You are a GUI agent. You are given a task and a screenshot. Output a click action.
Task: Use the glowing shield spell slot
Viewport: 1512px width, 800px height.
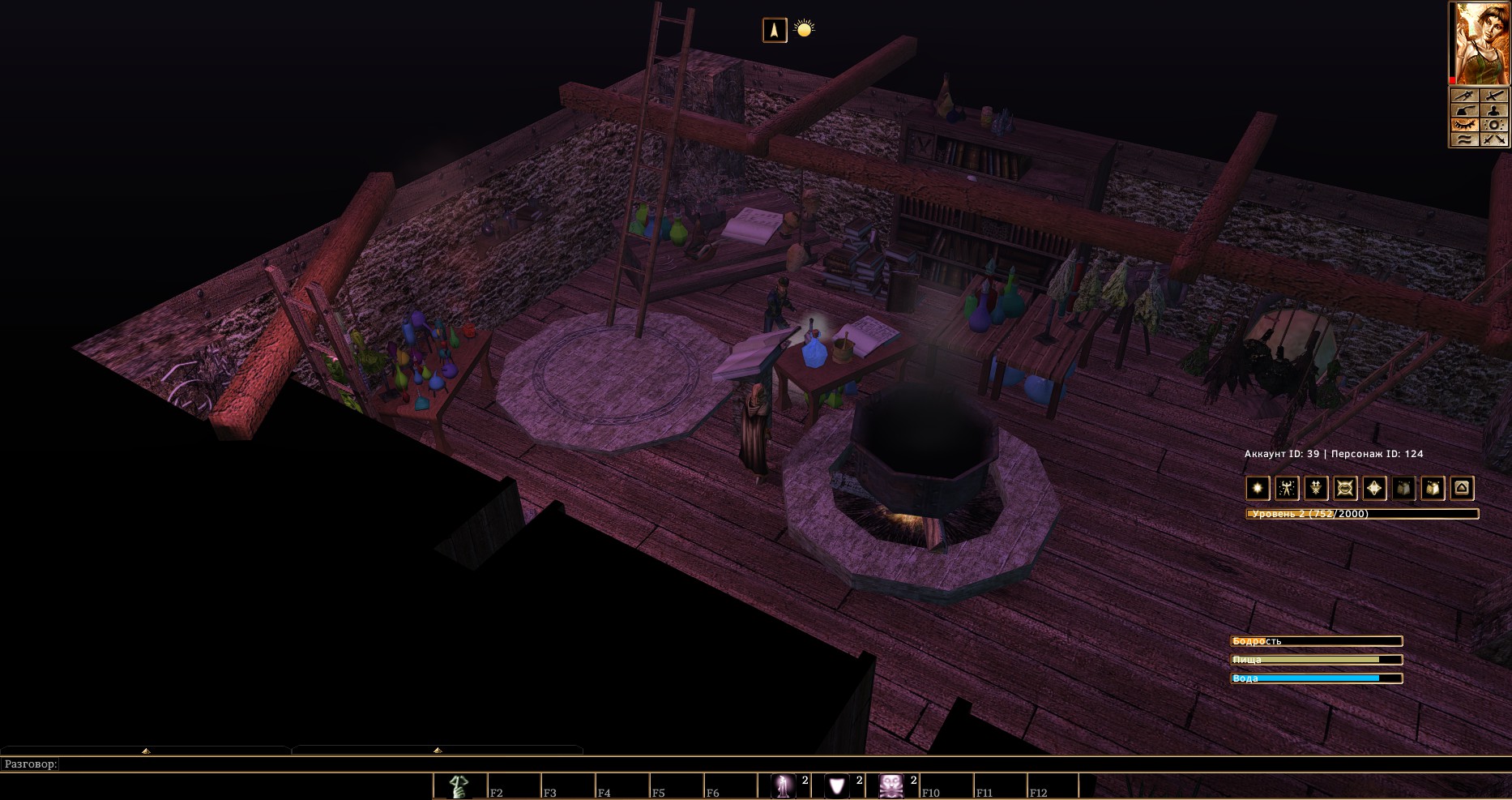(x=838, y=786)
